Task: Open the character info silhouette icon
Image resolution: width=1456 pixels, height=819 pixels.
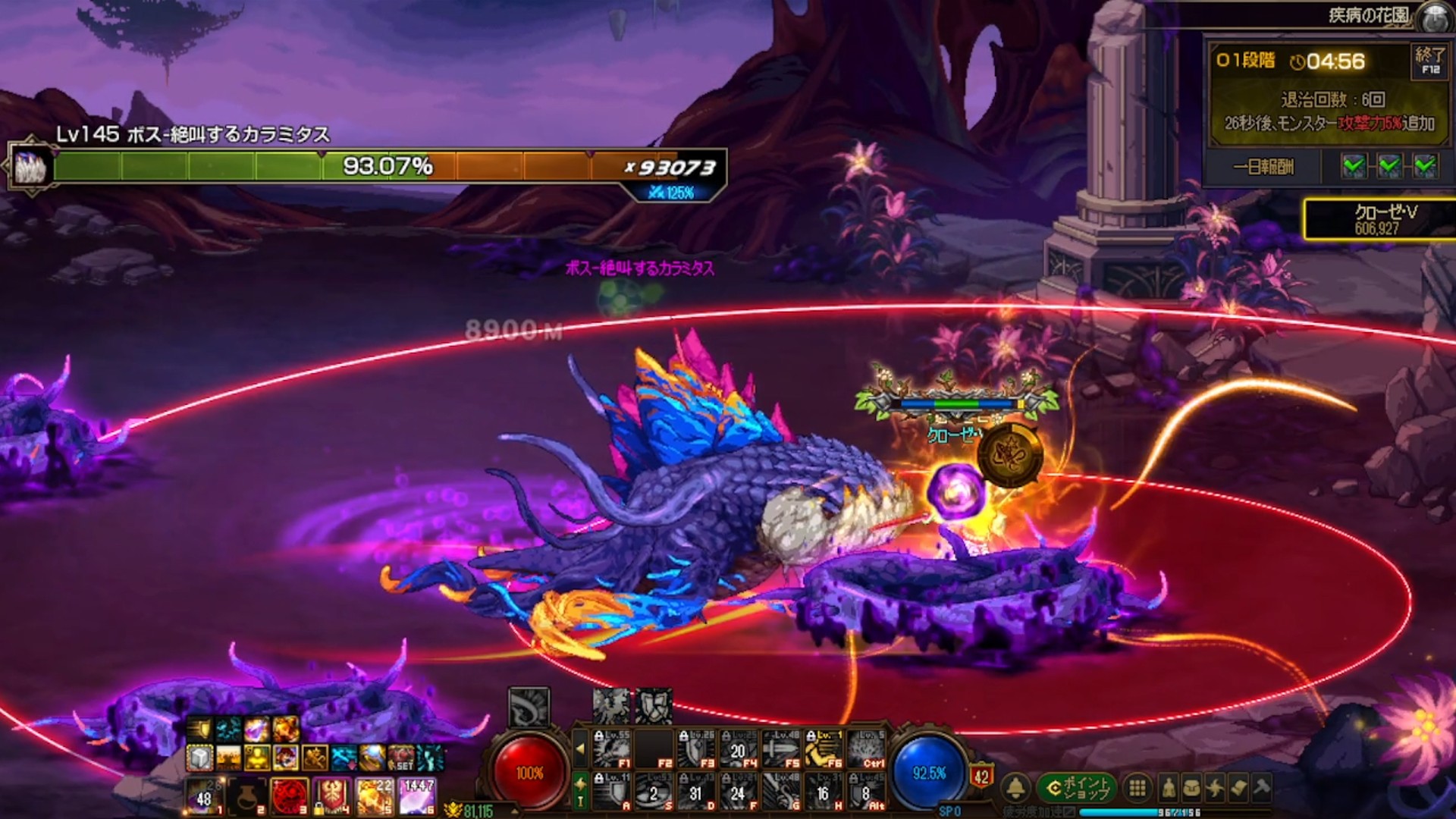Action: (1169, 789)
